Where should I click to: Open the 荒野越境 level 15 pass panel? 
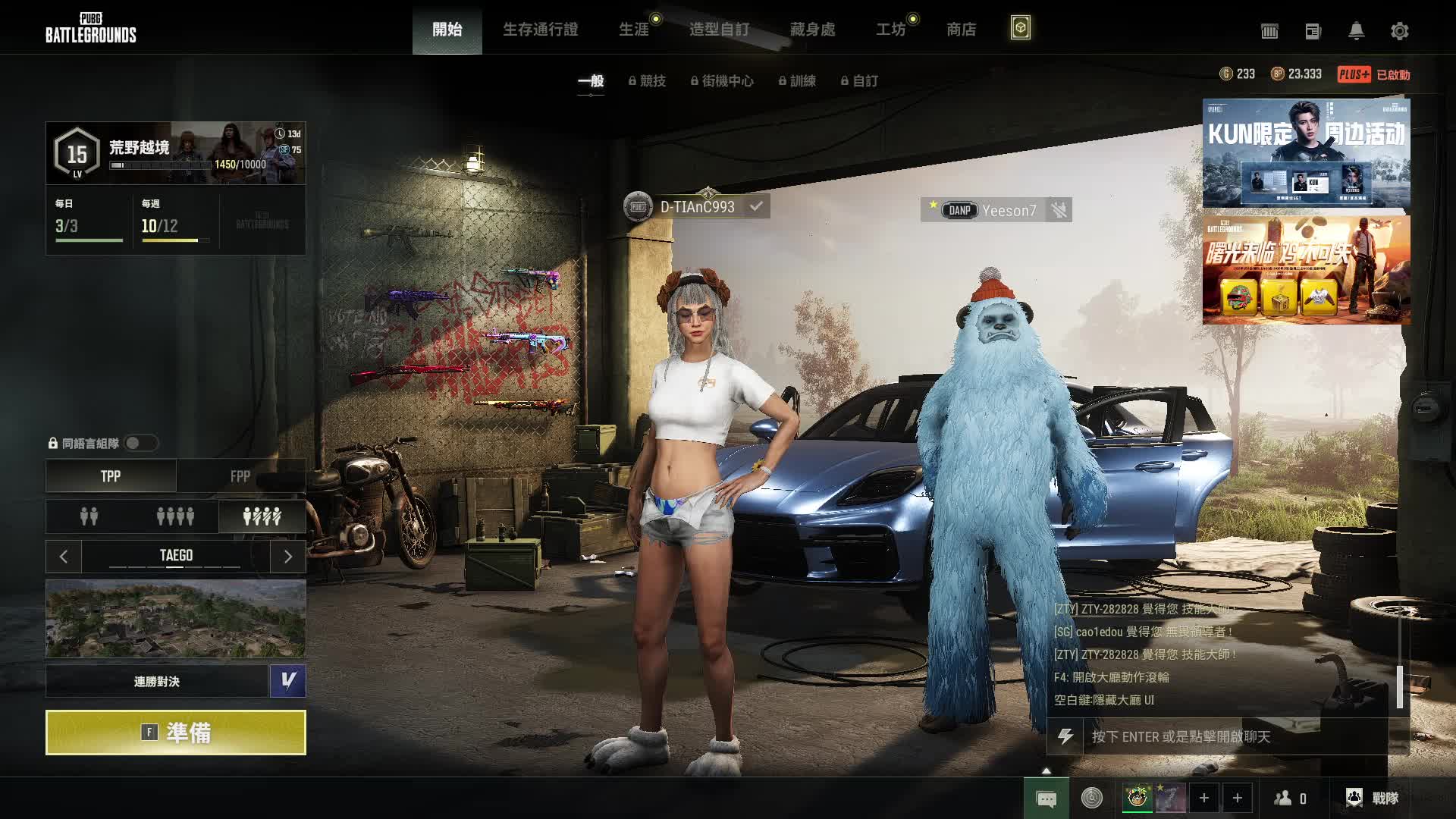pyautogui.click(x=176, y=153)
